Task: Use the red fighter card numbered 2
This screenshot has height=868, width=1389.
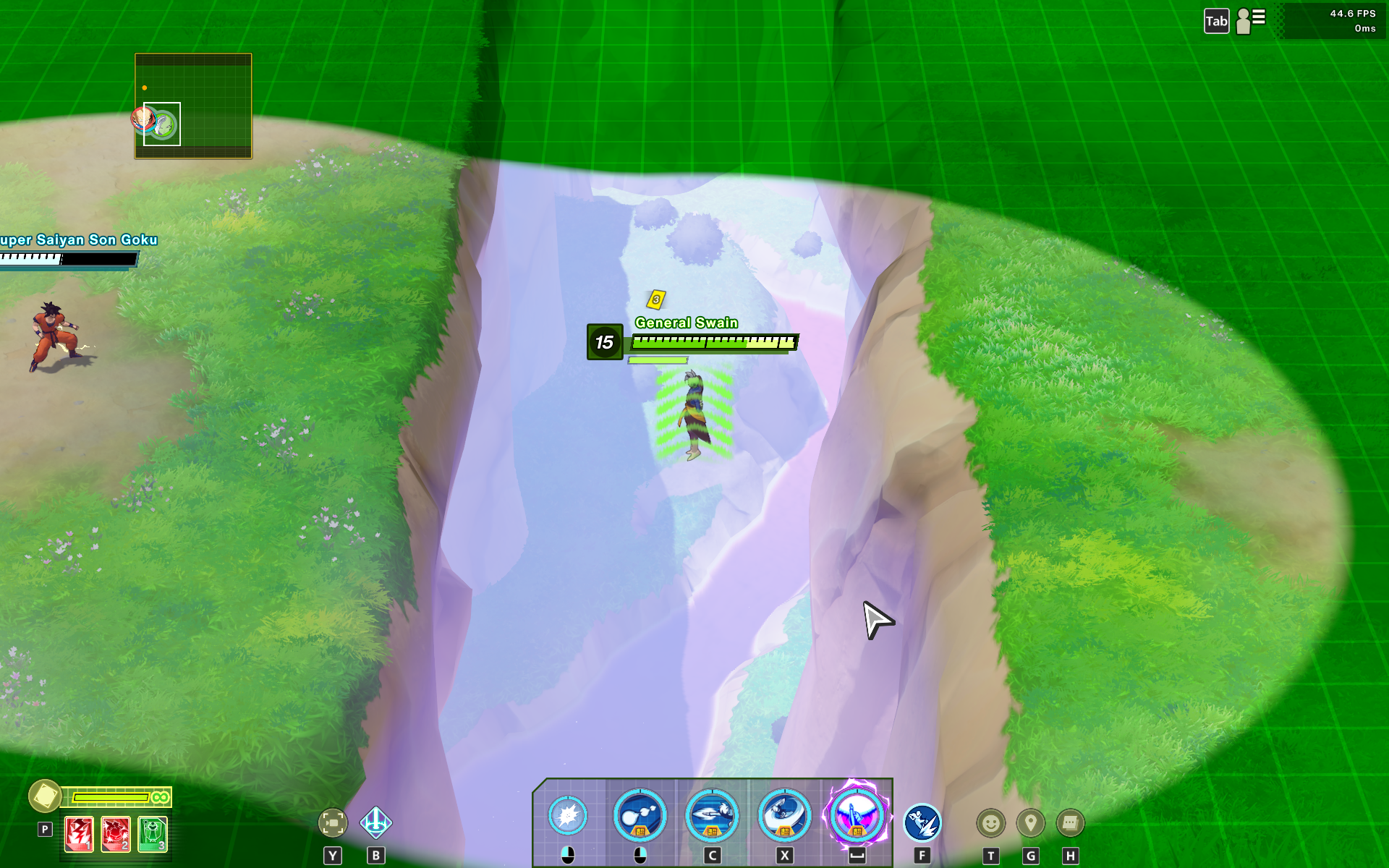Action: 116,834
